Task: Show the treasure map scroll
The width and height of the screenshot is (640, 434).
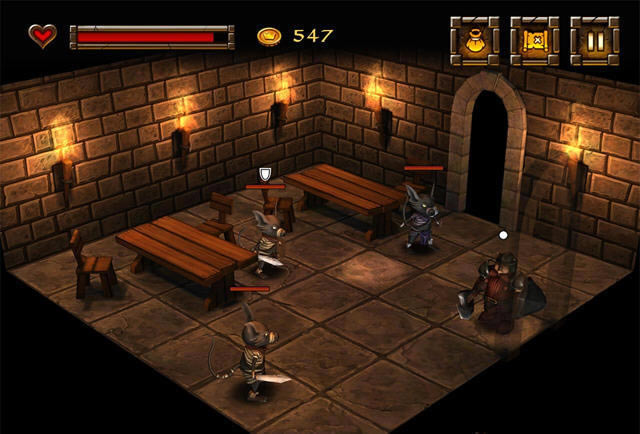Action: pos(534,41)
